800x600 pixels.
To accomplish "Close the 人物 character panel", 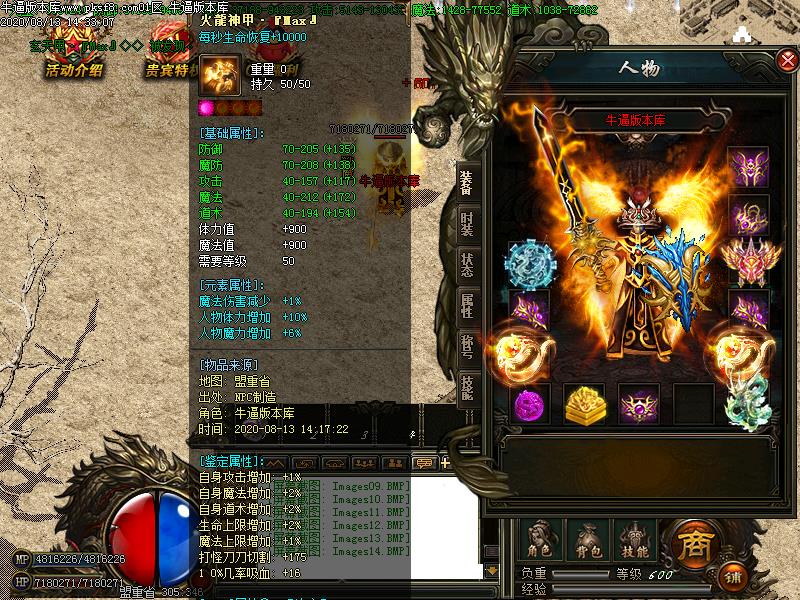I will (x=787, y=61).
